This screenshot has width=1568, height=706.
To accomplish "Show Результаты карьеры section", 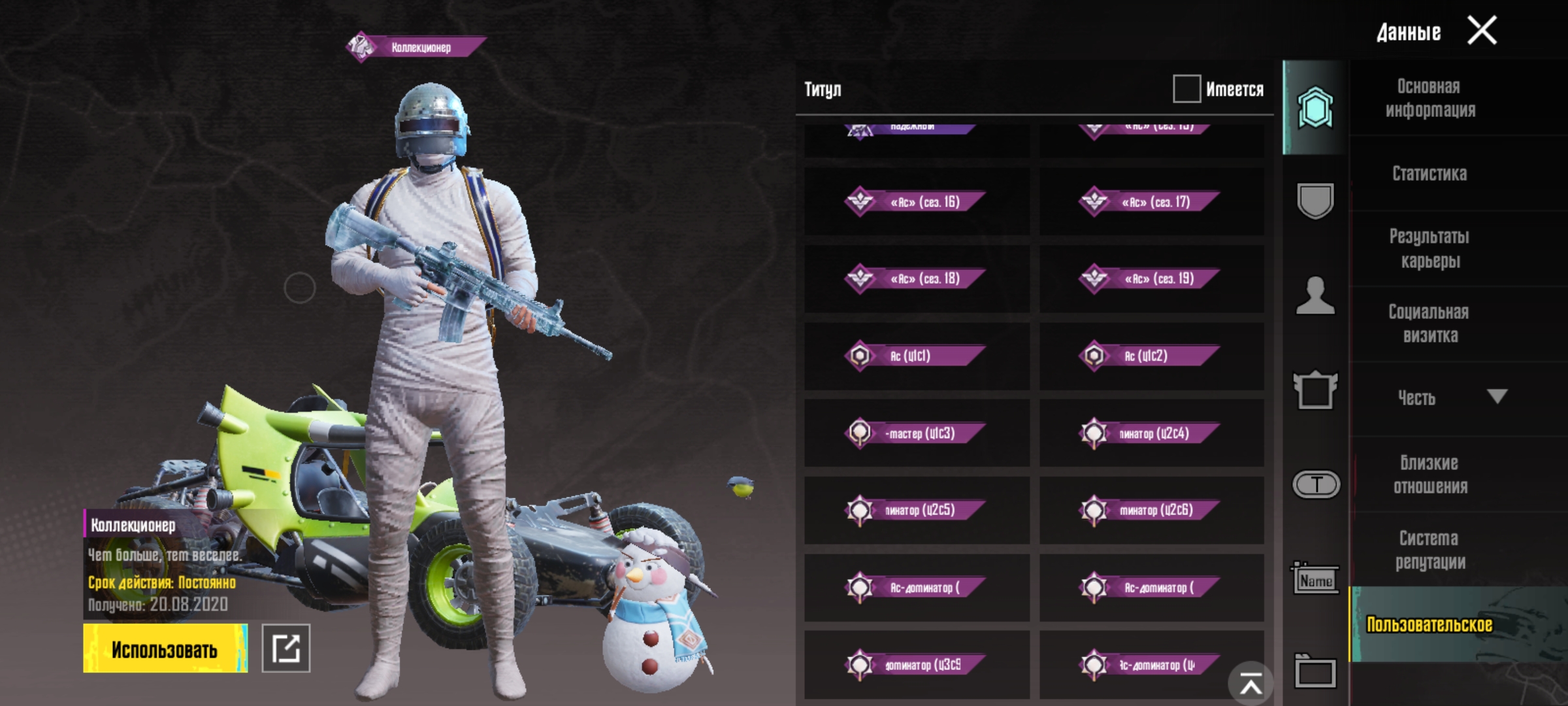I will click(1429, 248).
